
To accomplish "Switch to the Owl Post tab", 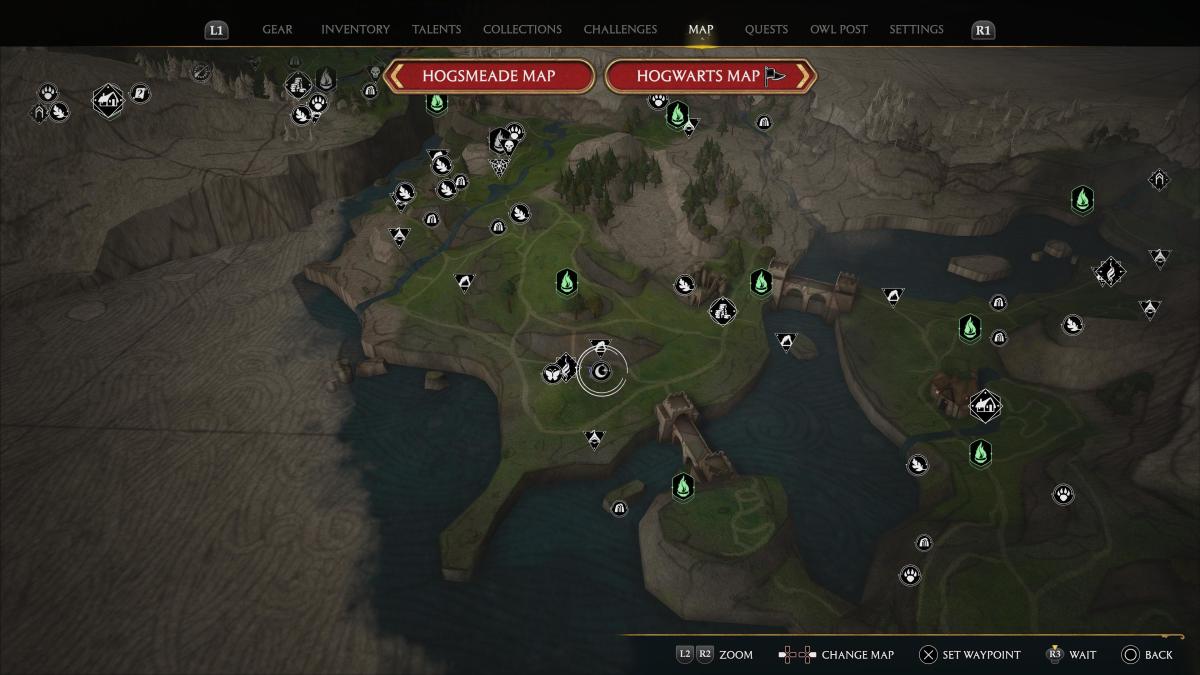I will pos(839,30).
